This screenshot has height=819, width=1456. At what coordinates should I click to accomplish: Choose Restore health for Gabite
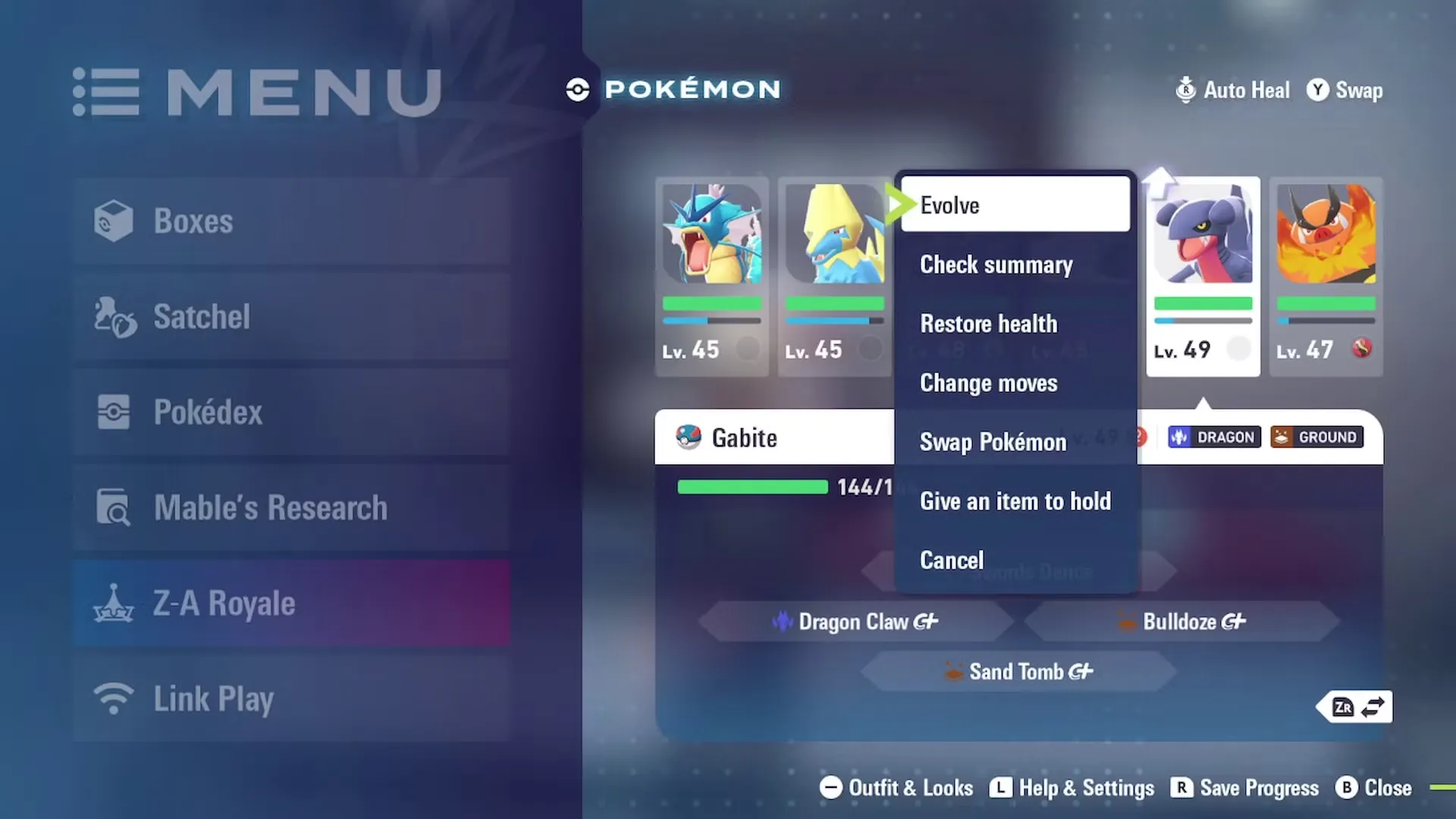pos(1015,324)
